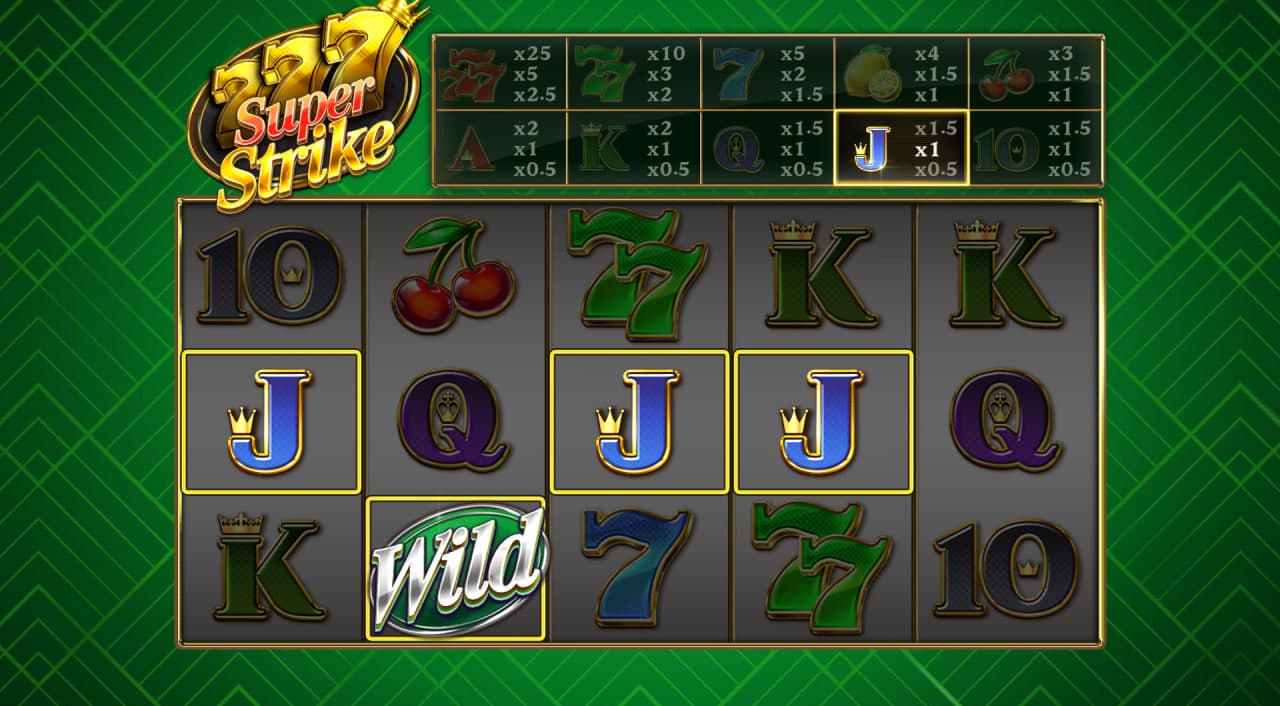Select the green double-seven paytable entry
The height and width of the screenshot is (706, 1280).
633,74
